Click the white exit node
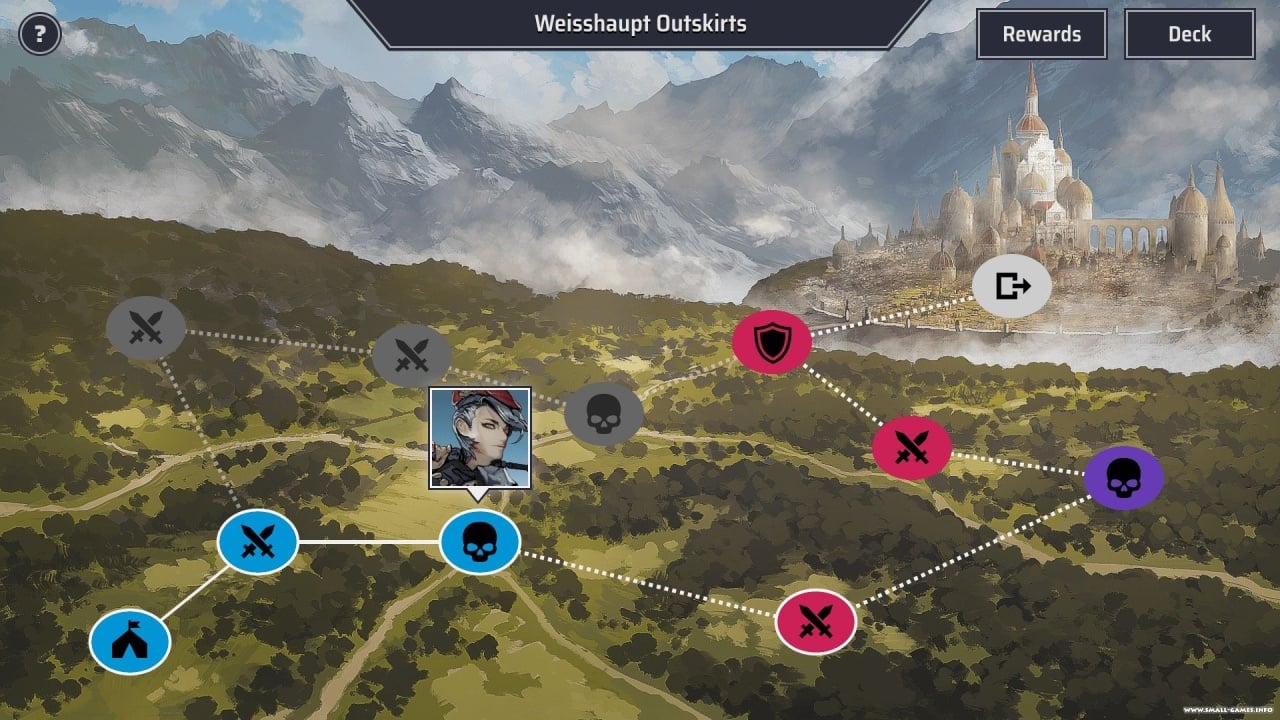Image resolution: width=1280 pixels, height=720 pixels. click(1012, 286)
